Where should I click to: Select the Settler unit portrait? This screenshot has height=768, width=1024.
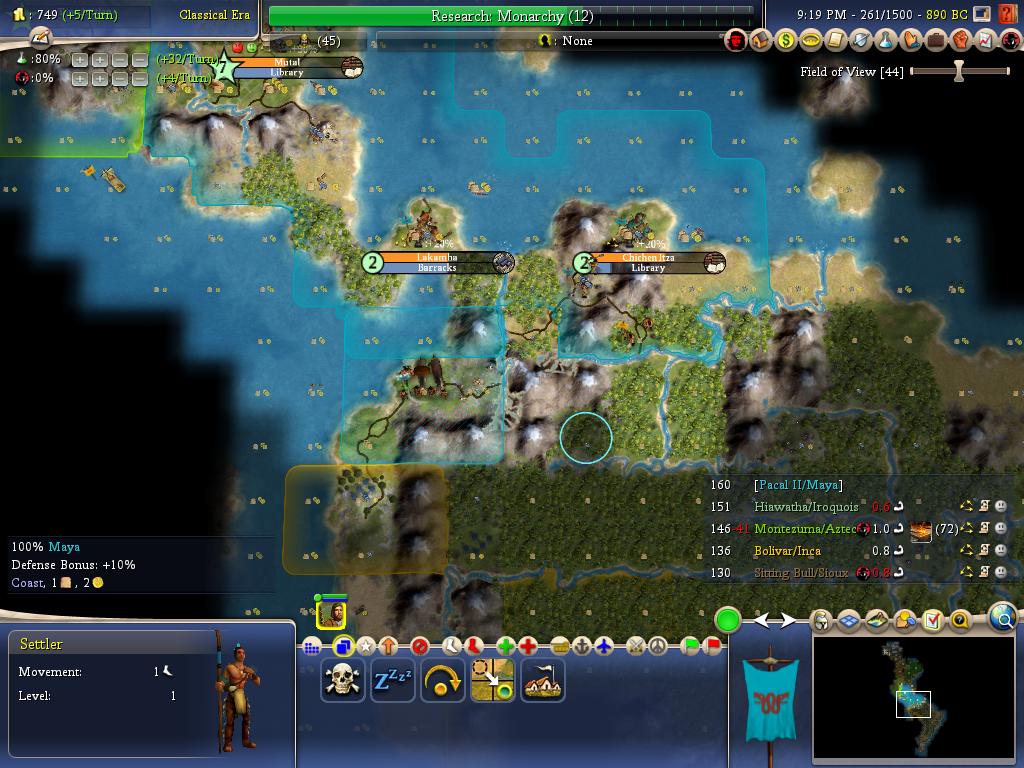pos(331,612)
